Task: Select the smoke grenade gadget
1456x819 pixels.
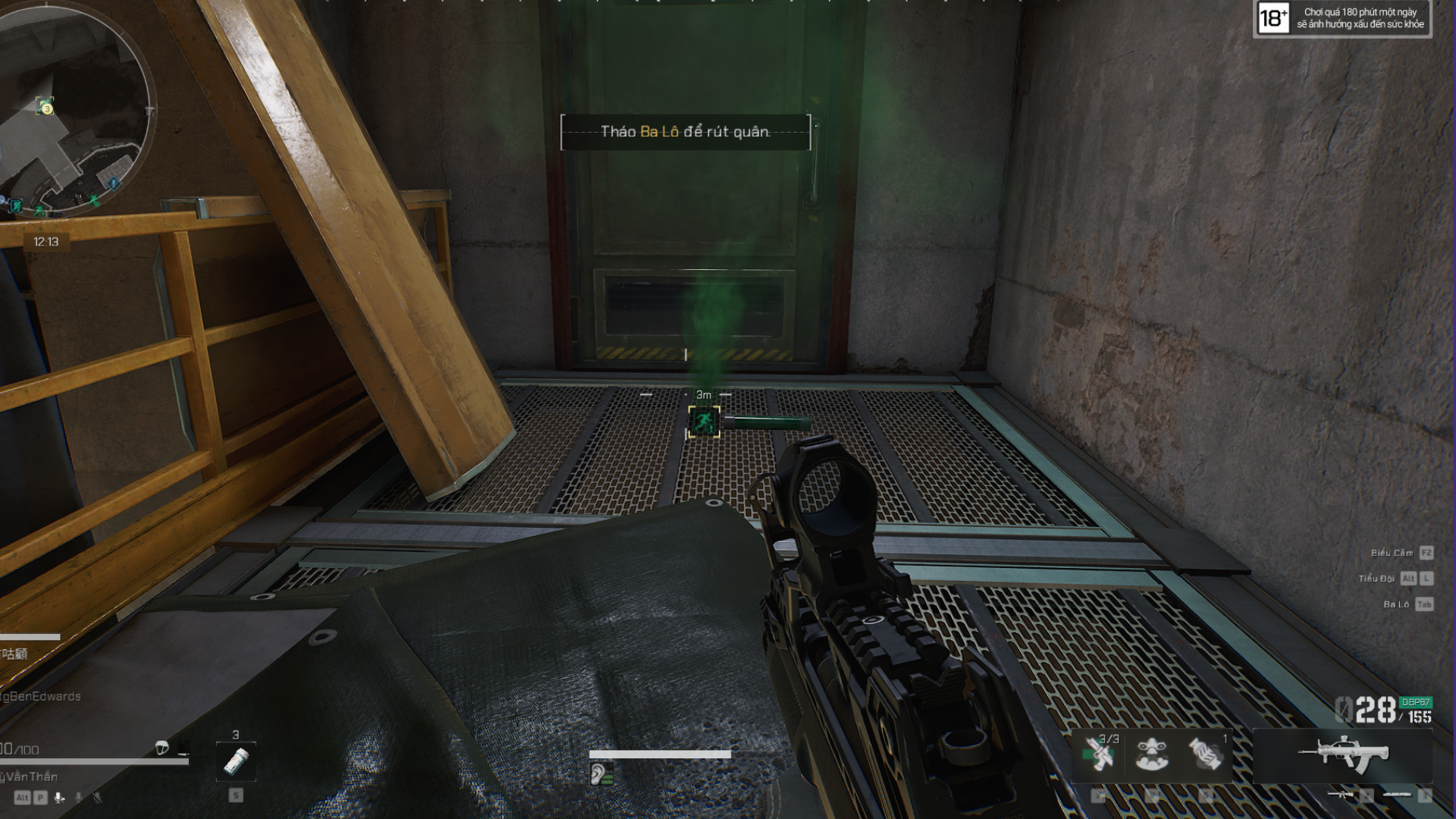Action: pyautogui.click(x=1206, y=754)
